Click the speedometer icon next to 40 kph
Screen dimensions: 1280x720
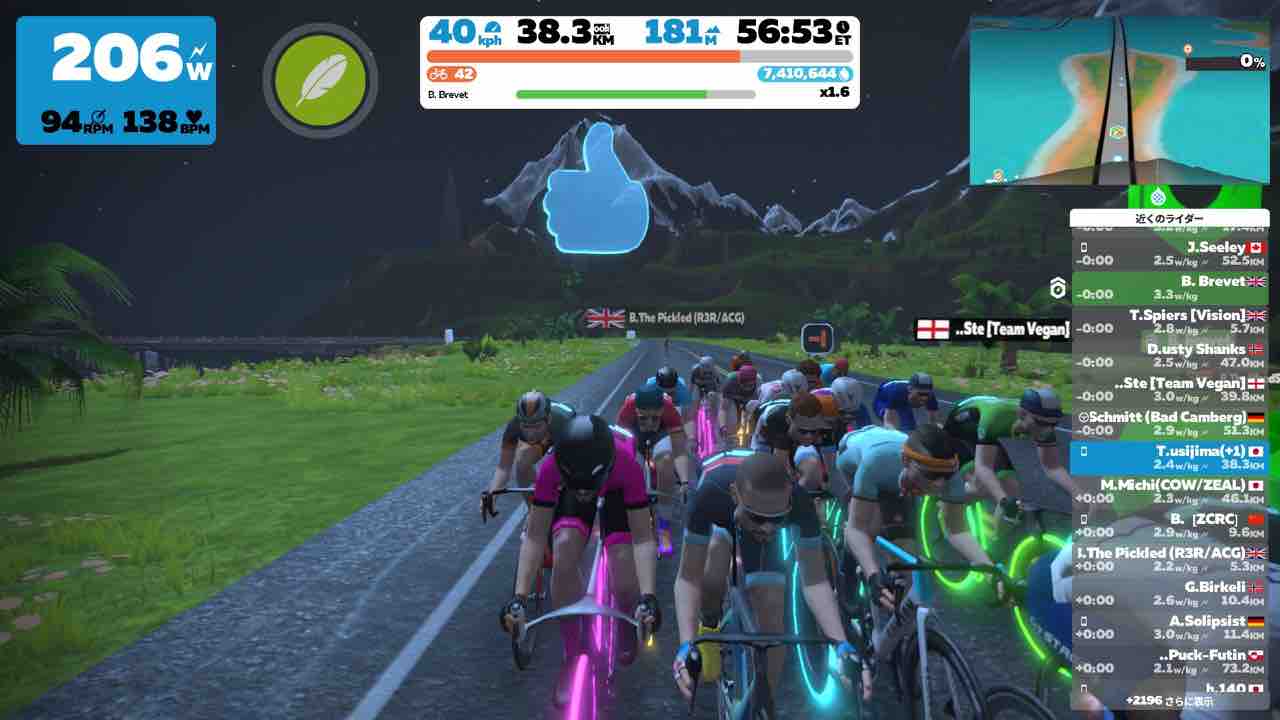pyautogui.click(x=492, y=30)
